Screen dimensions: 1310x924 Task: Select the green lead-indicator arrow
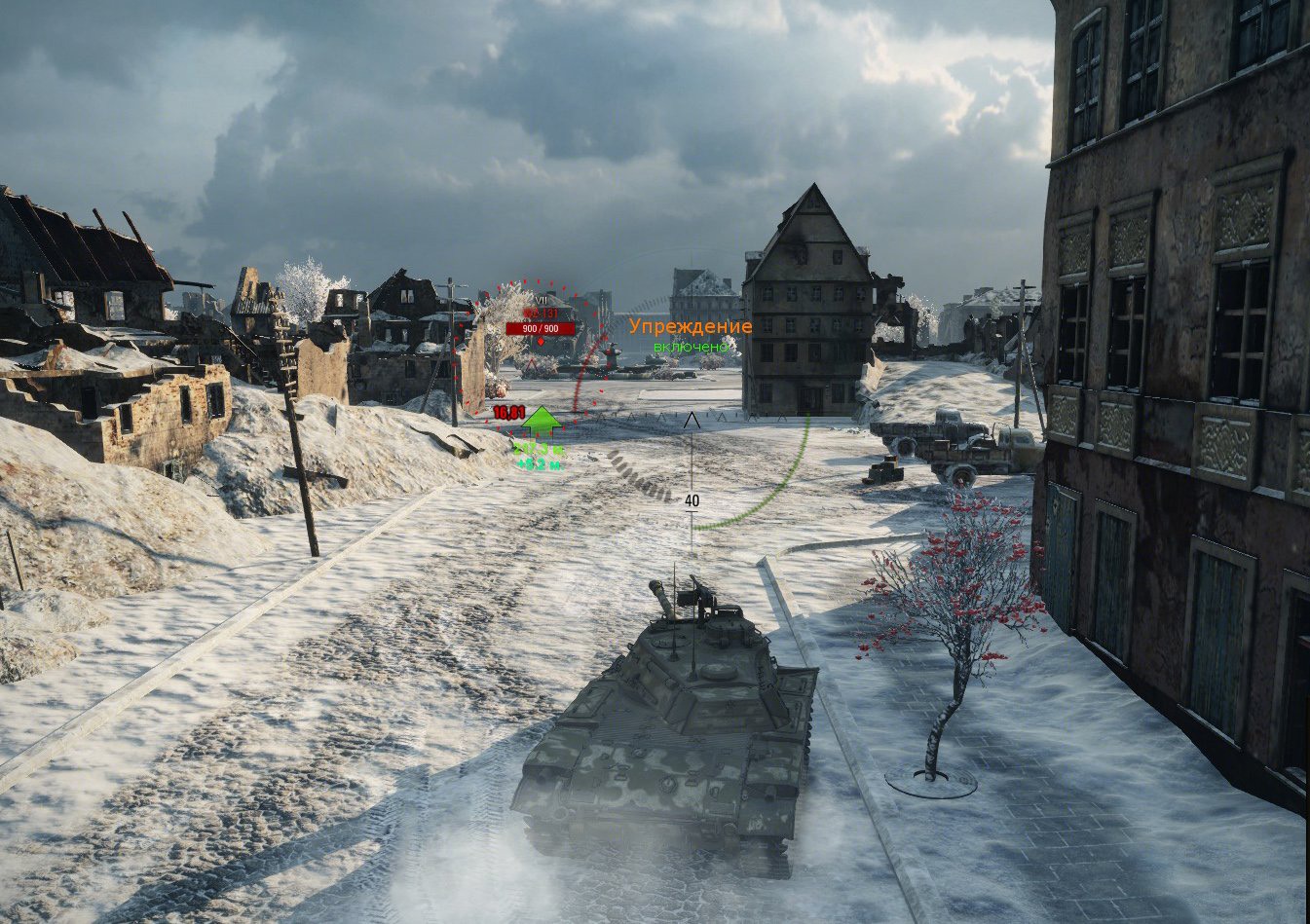click(x=540, y=422)
